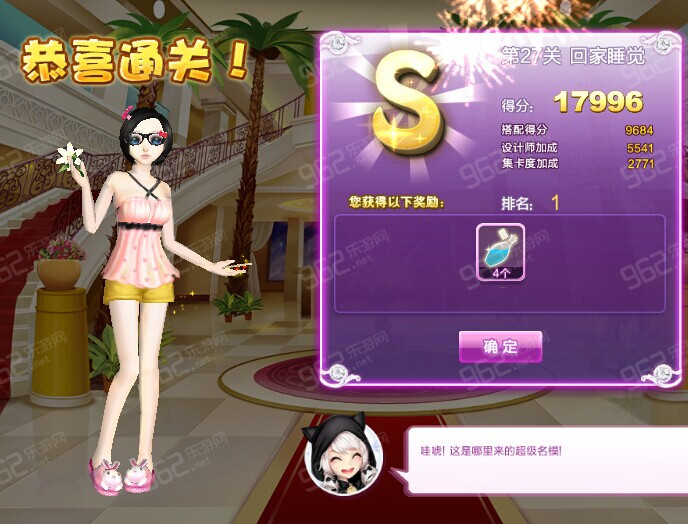Confirm results with the 确定 button
The height and width of the screenshot is (524, 688).
click(x=500, y=347)
